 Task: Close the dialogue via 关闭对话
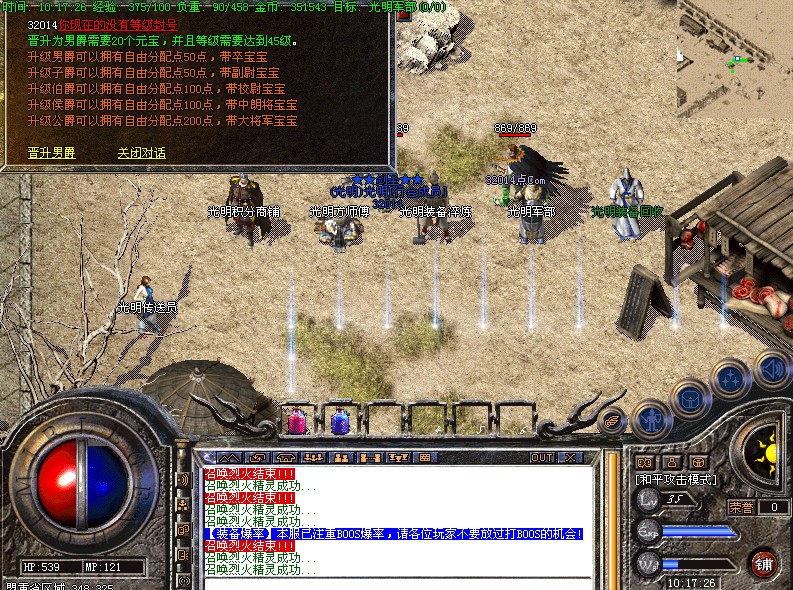[141, 153]
